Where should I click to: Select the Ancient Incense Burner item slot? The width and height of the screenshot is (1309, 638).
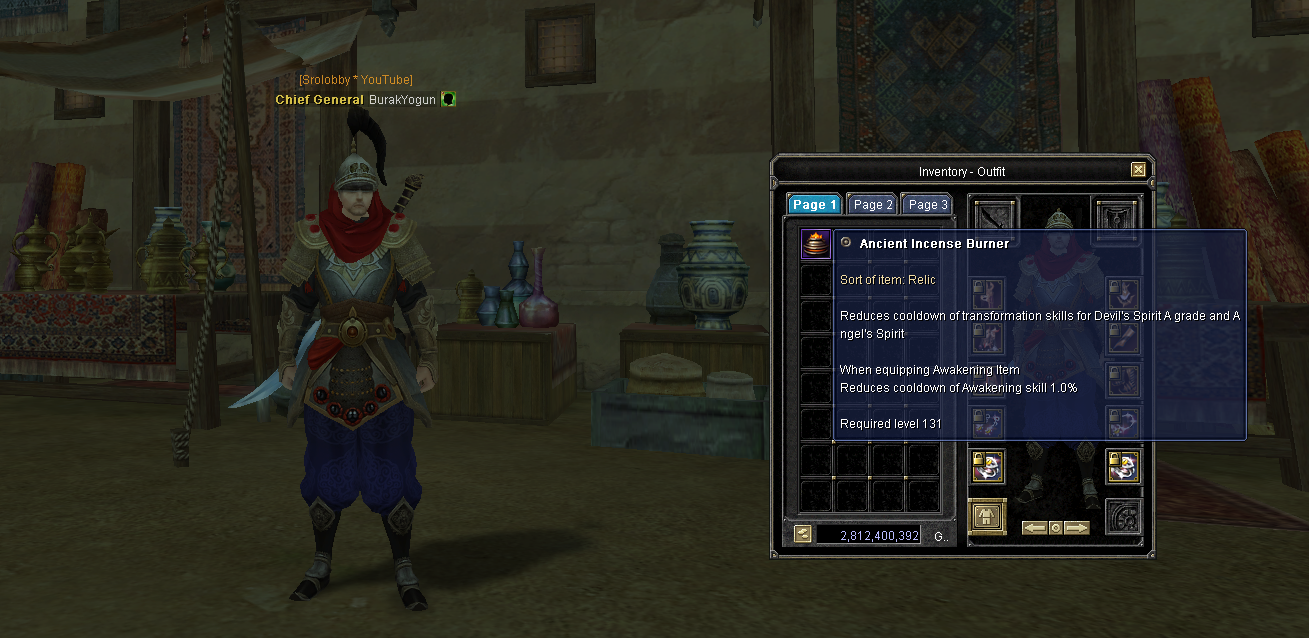point(816,245)
